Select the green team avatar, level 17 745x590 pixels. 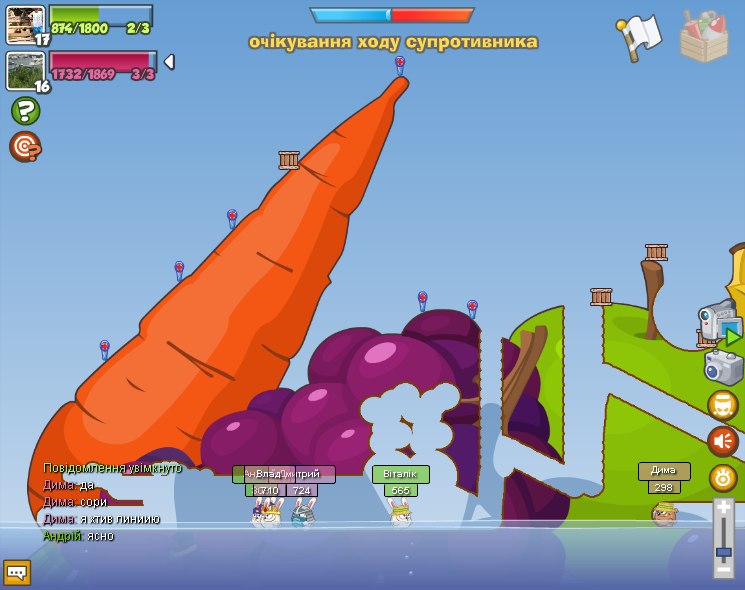point(25,24)
